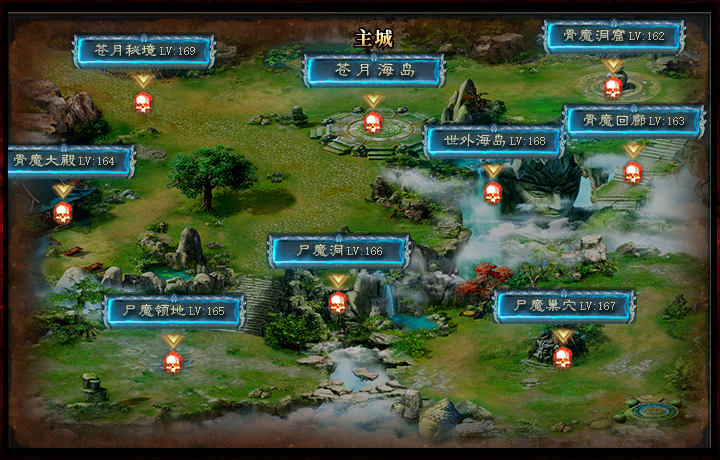720x460 pixels.
Task: Click the 尸魔巢穴 LV:167 label
Action: coord(564,306)
